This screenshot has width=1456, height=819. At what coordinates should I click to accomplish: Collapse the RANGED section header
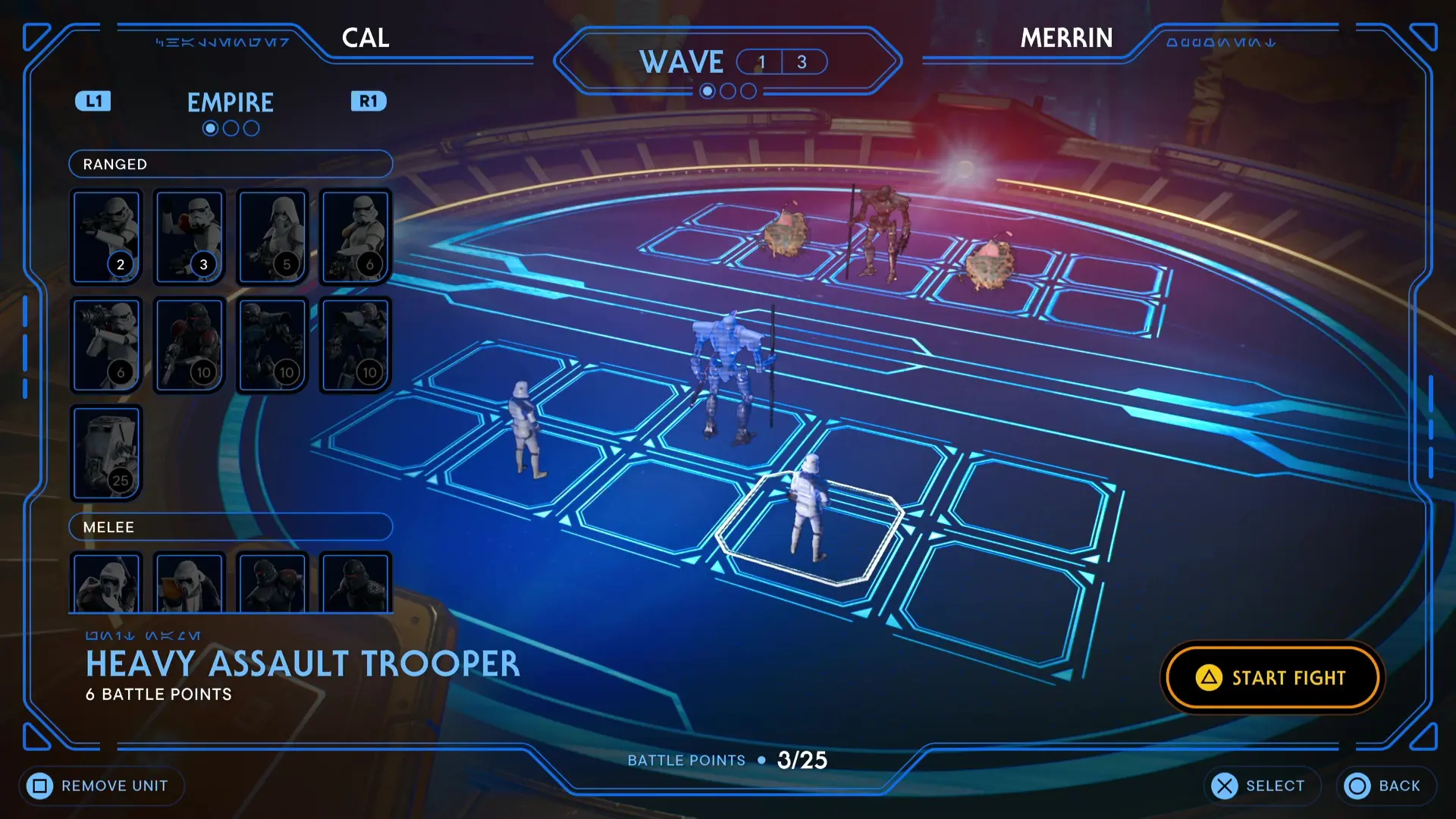(231, 164)
